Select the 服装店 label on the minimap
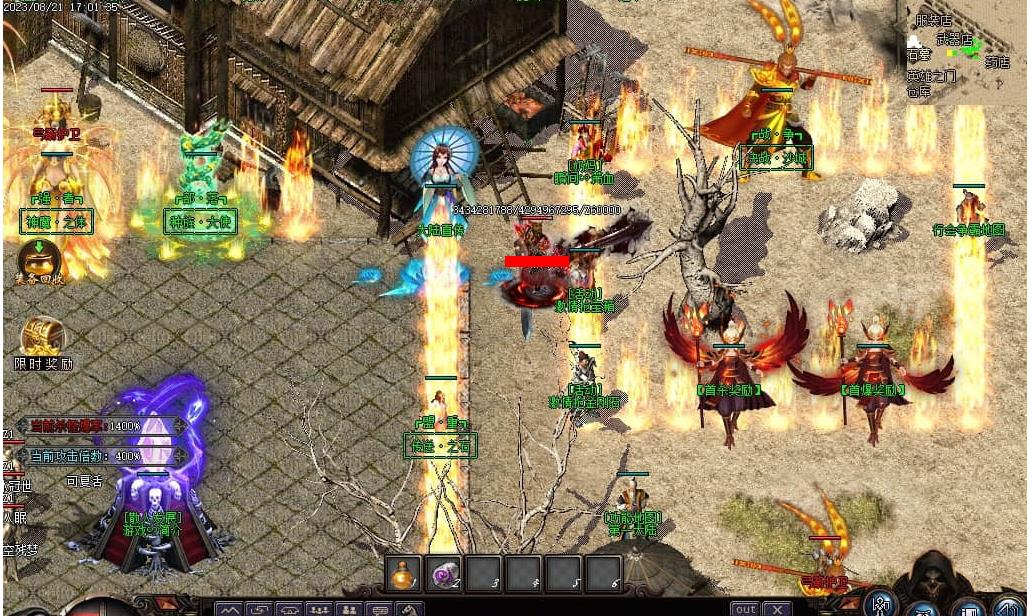This screenshot has height=616, width=1034. 932,20
